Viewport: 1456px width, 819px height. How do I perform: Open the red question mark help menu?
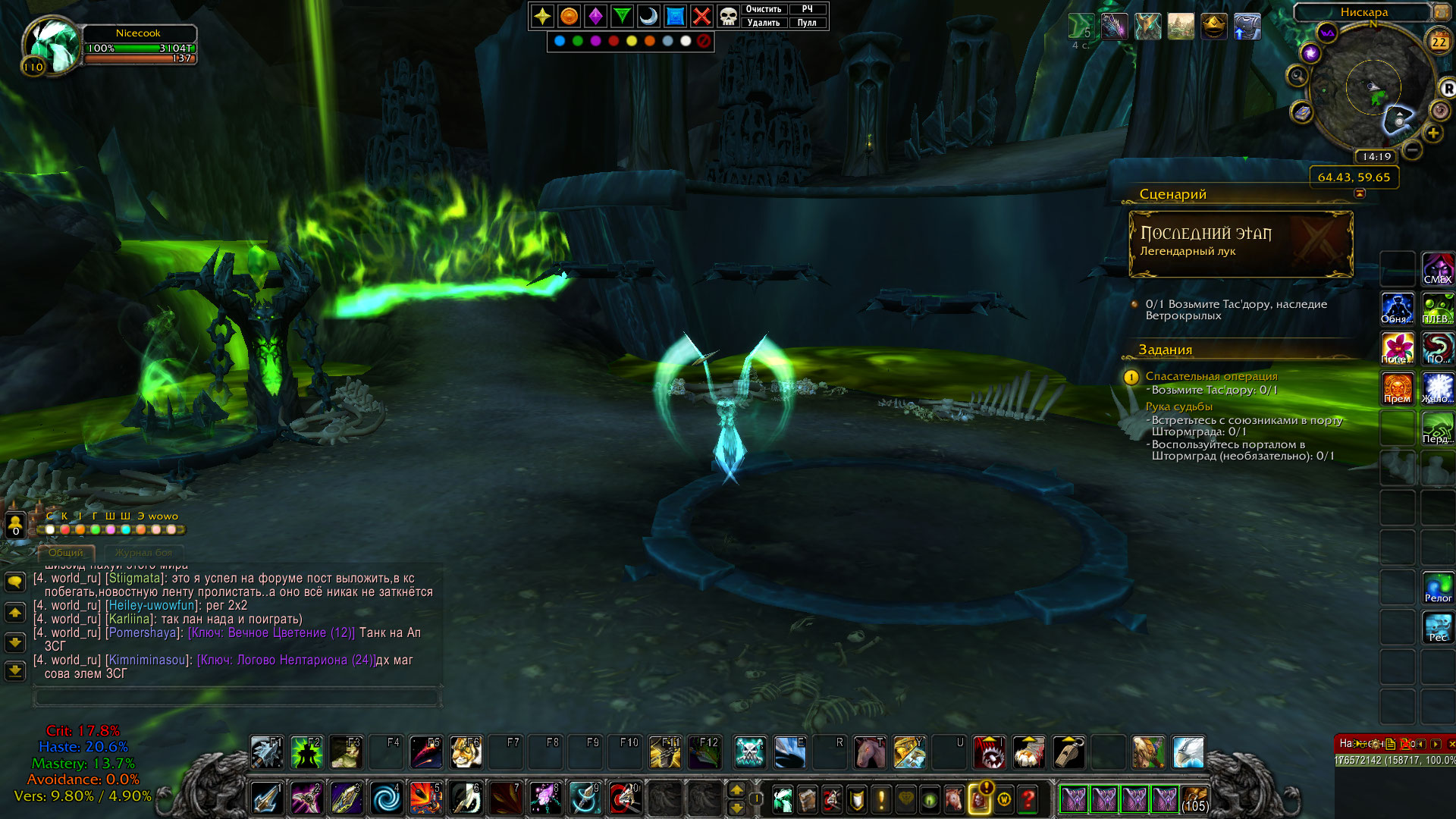coord(1028,799)
